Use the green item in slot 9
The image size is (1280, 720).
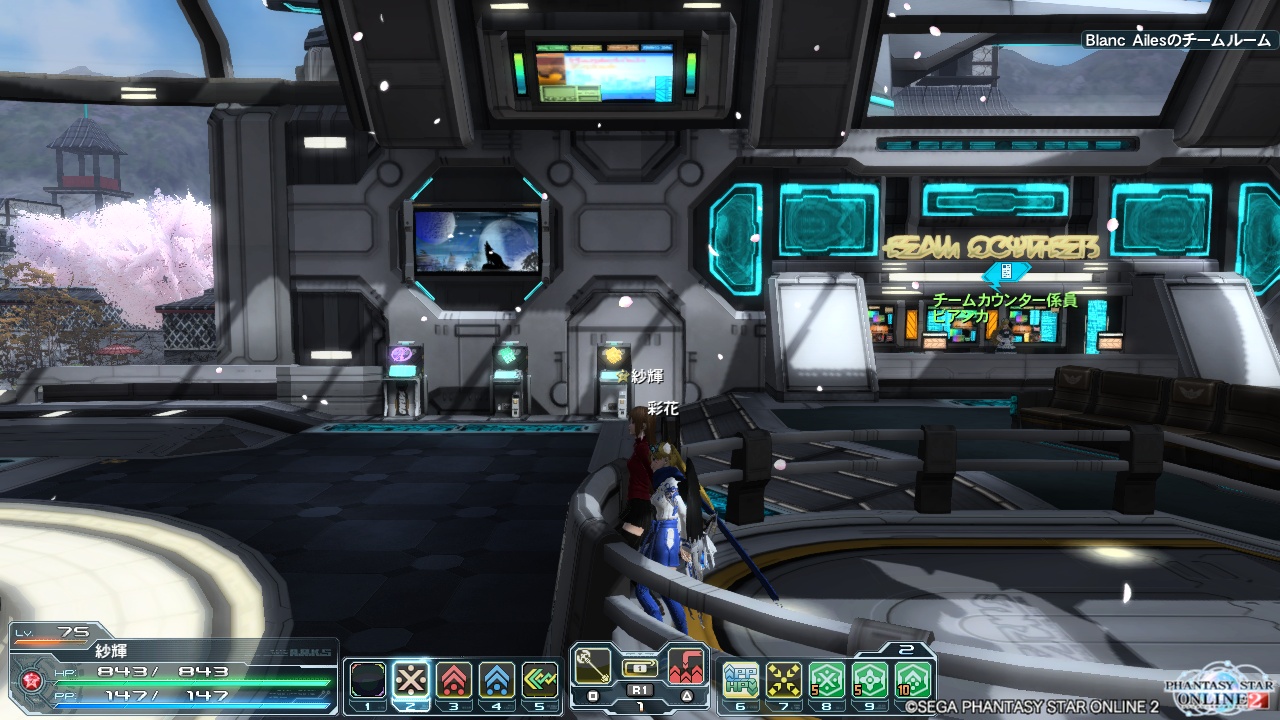[870, 681]
